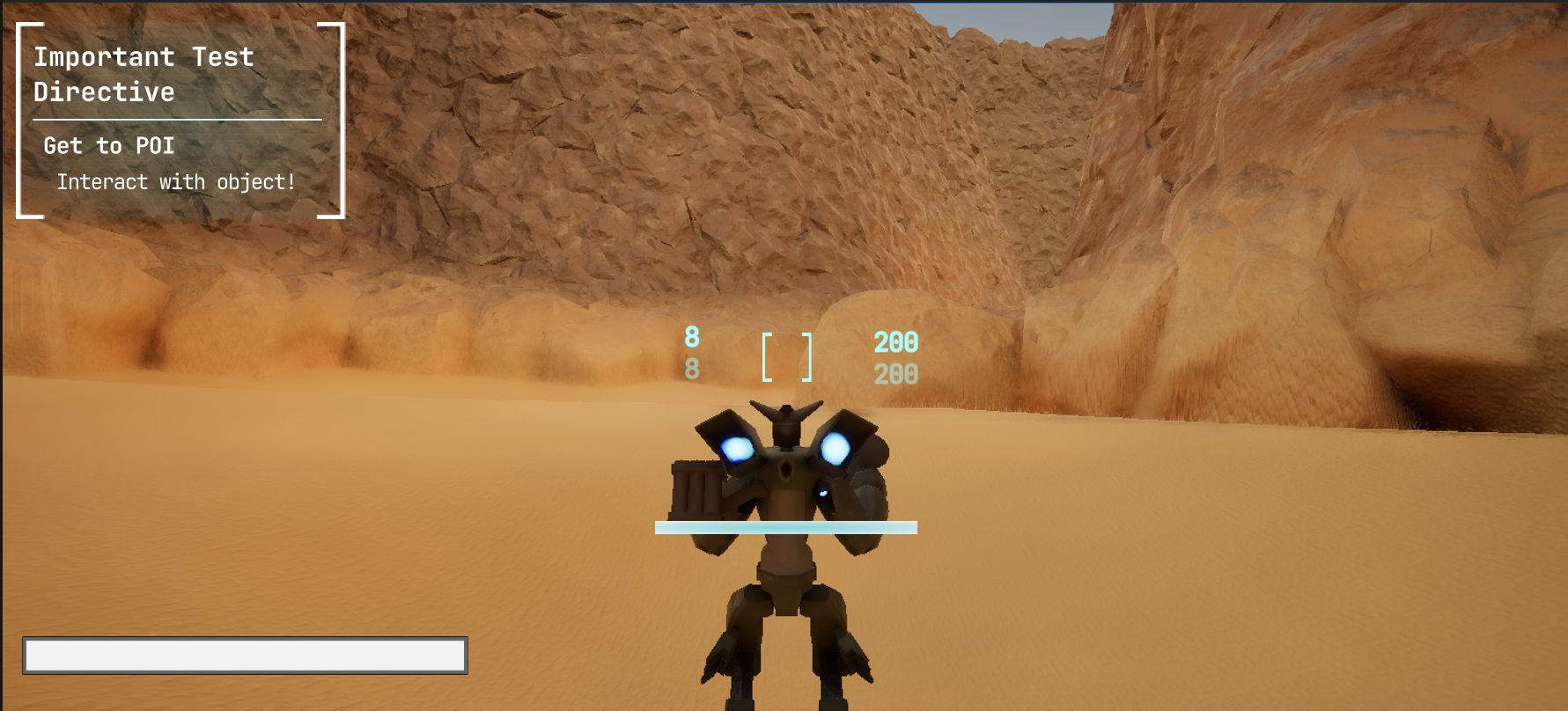Viewport: 1568px width, 711px height.
Task: Select the Important Test Directive tracker header
Action: click(x=144, y=74)
